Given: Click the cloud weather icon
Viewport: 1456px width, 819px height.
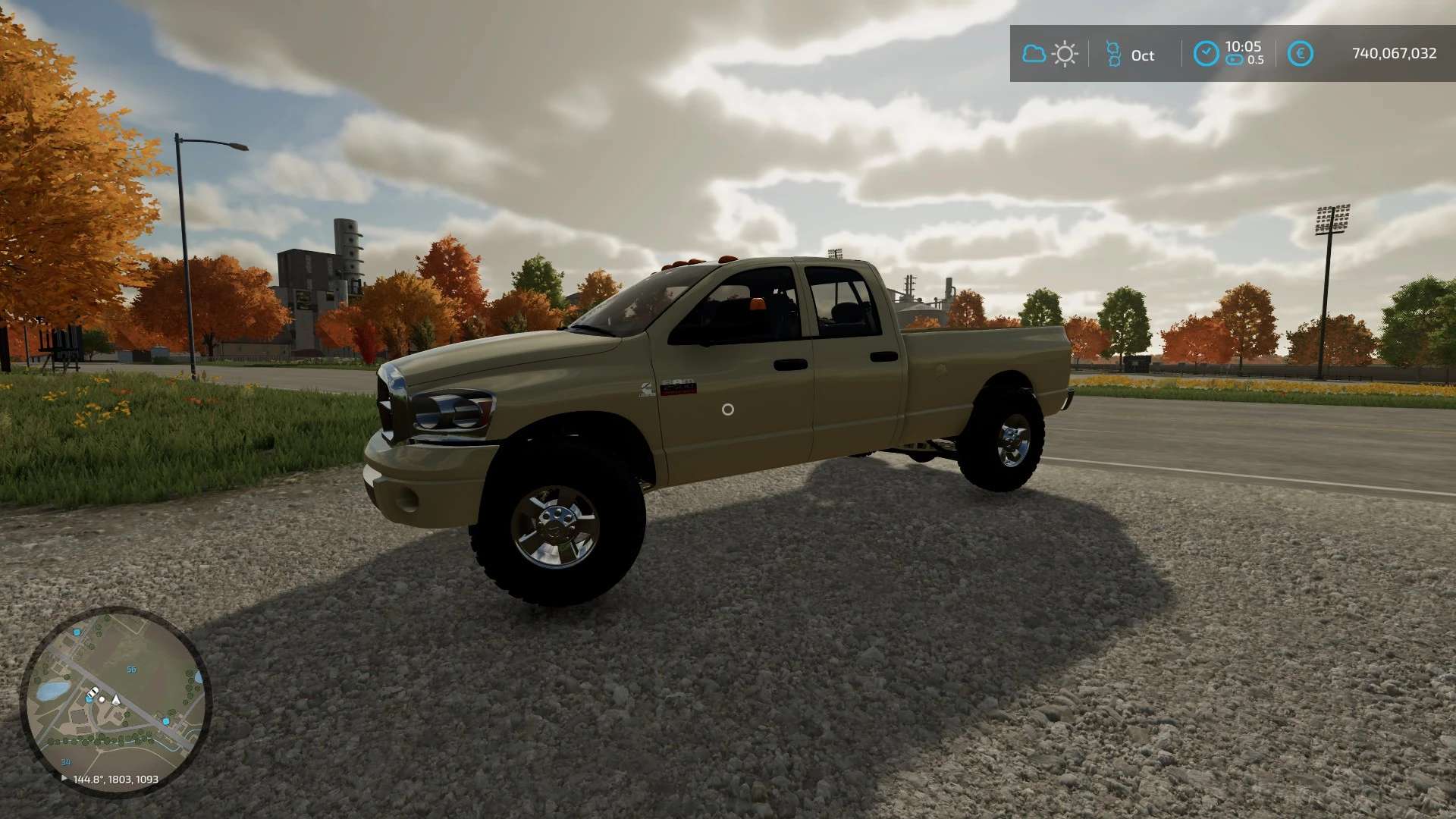Looking at the screenshot, I should [x=1034, y=54].
